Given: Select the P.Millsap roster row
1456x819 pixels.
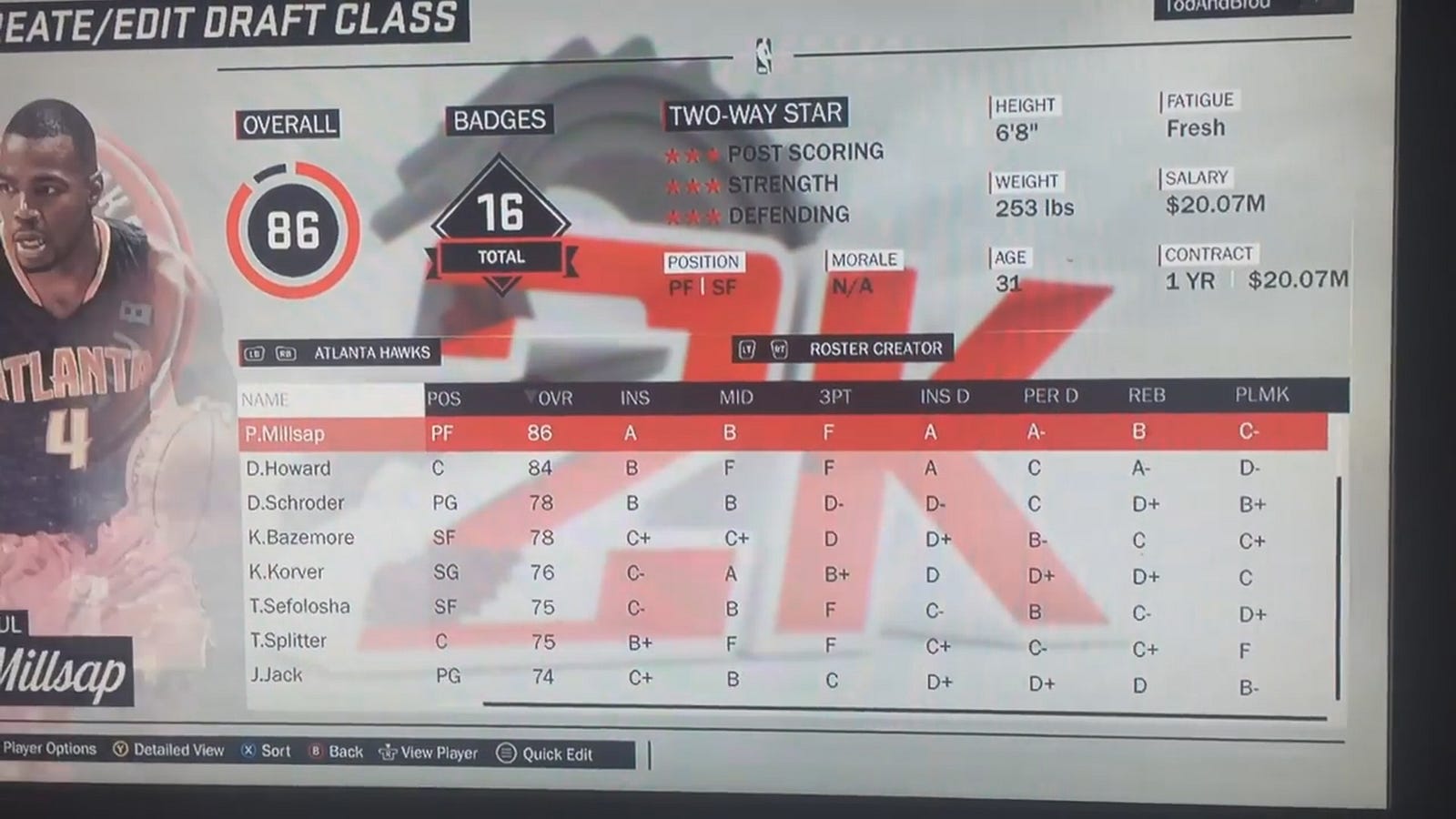Looking at the screenshot, I should pos(285,434).
